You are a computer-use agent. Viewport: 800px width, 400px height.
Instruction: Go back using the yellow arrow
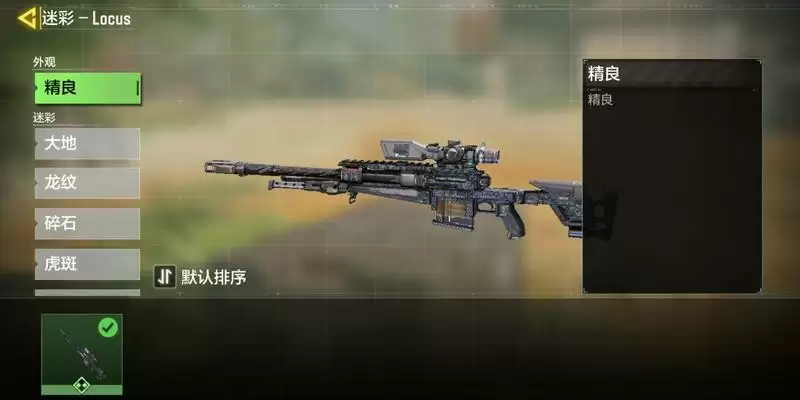tap(27, 17)
